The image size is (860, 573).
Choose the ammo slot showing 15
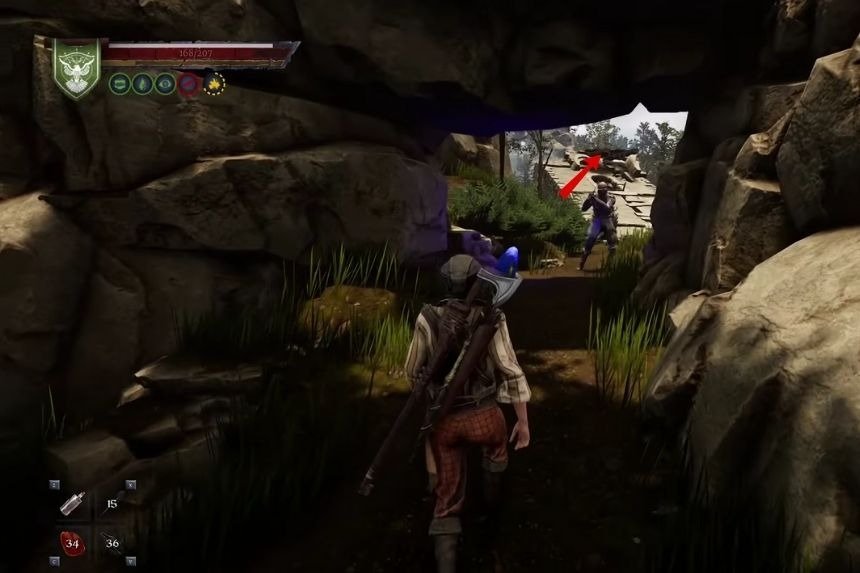pyautogui.click(x=111, y=504)
